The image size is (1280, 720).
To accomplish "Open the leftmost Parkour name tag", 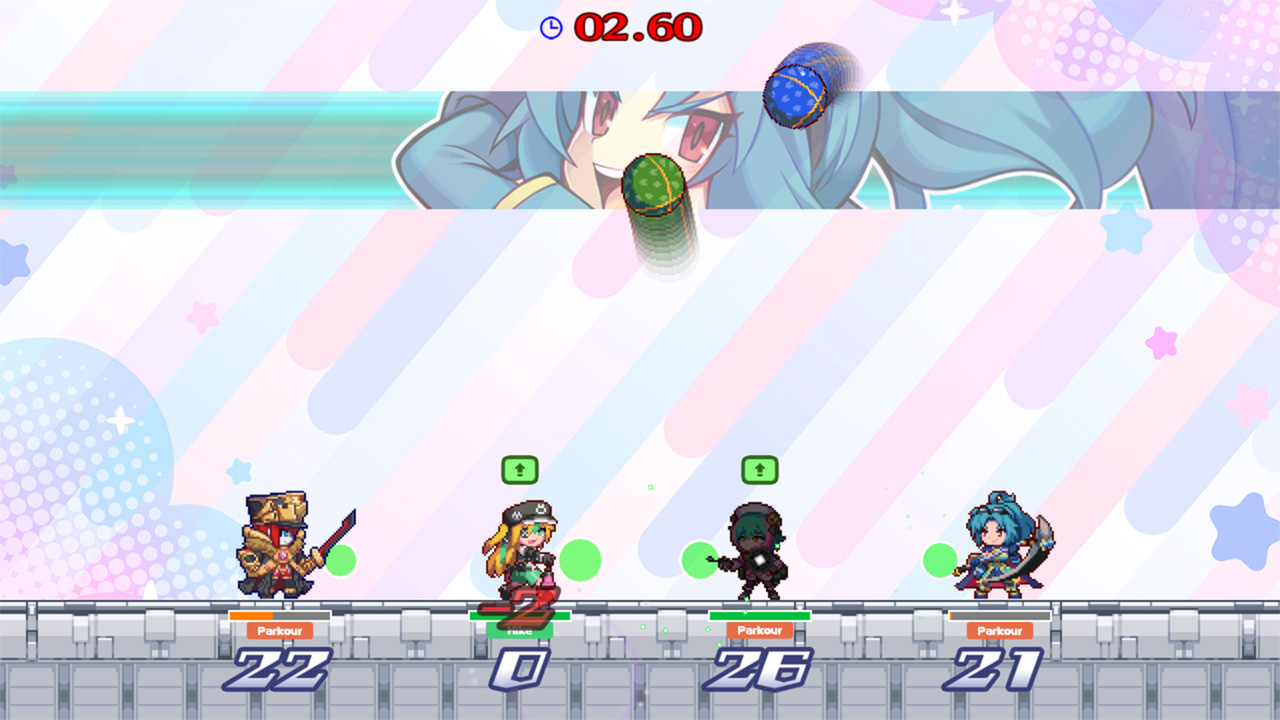I will click(277, 630).
